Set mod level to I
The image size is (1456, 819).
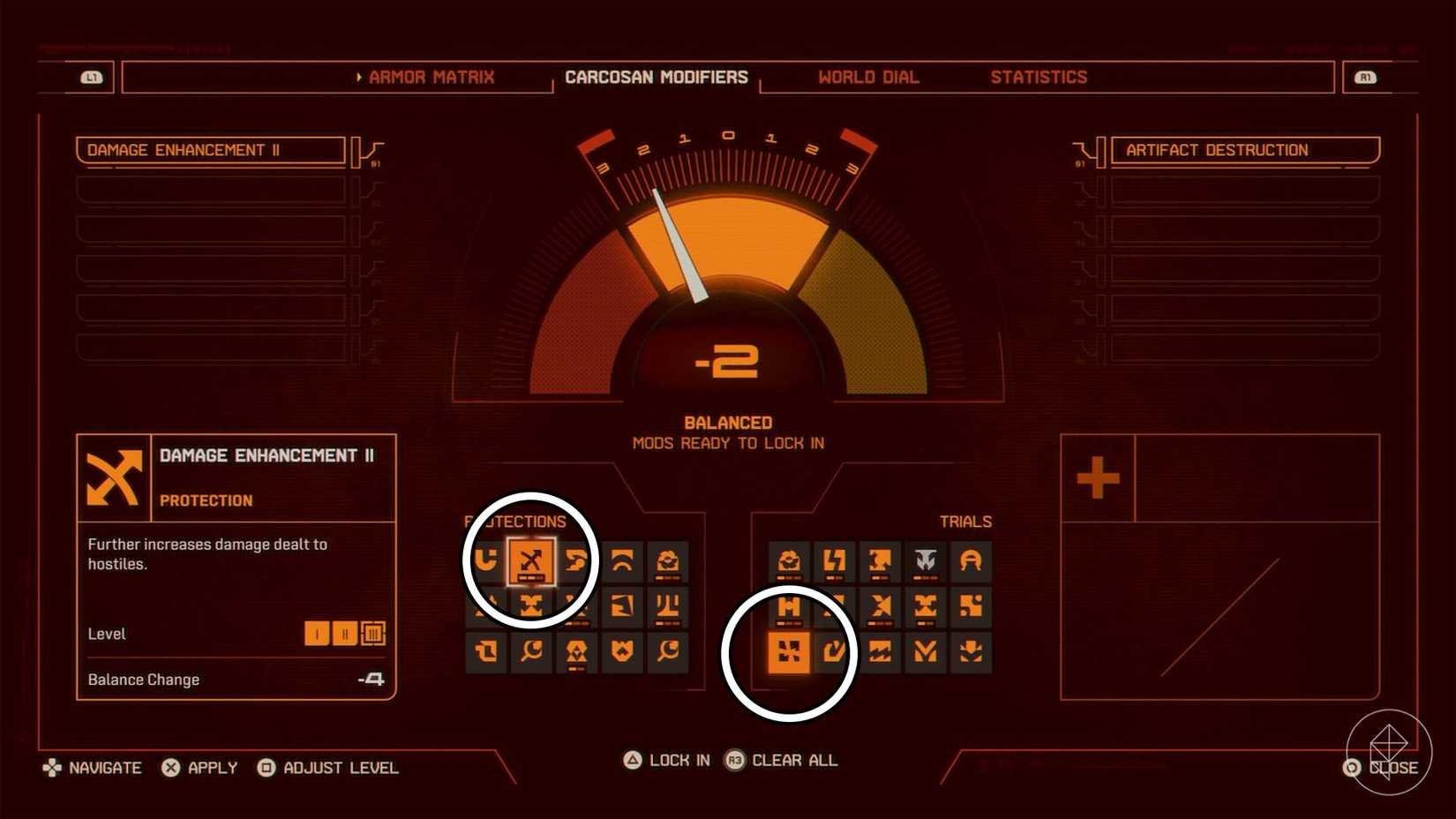pos(318,634)
